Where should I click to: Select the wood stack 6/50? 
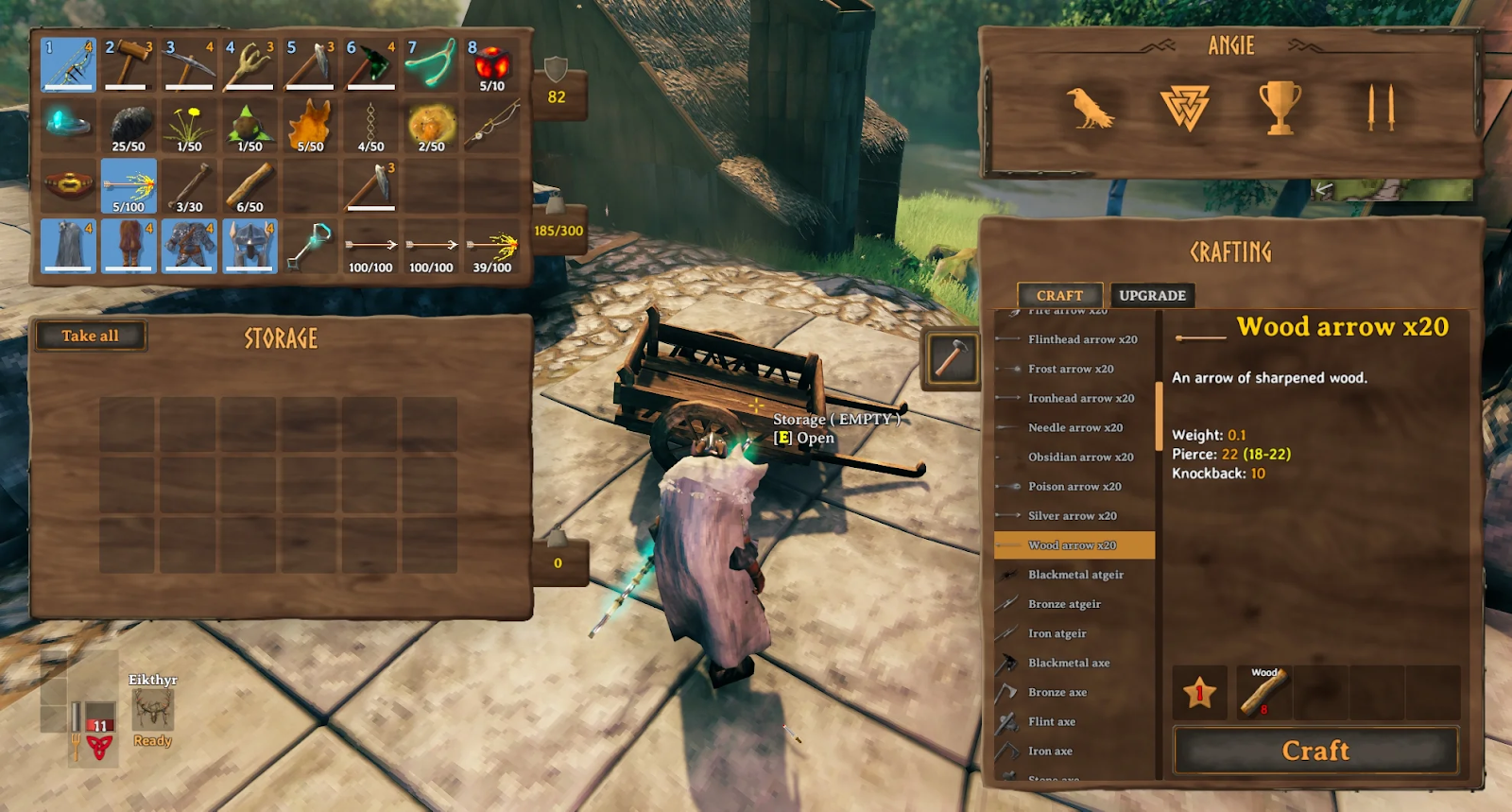click(249, 185)
